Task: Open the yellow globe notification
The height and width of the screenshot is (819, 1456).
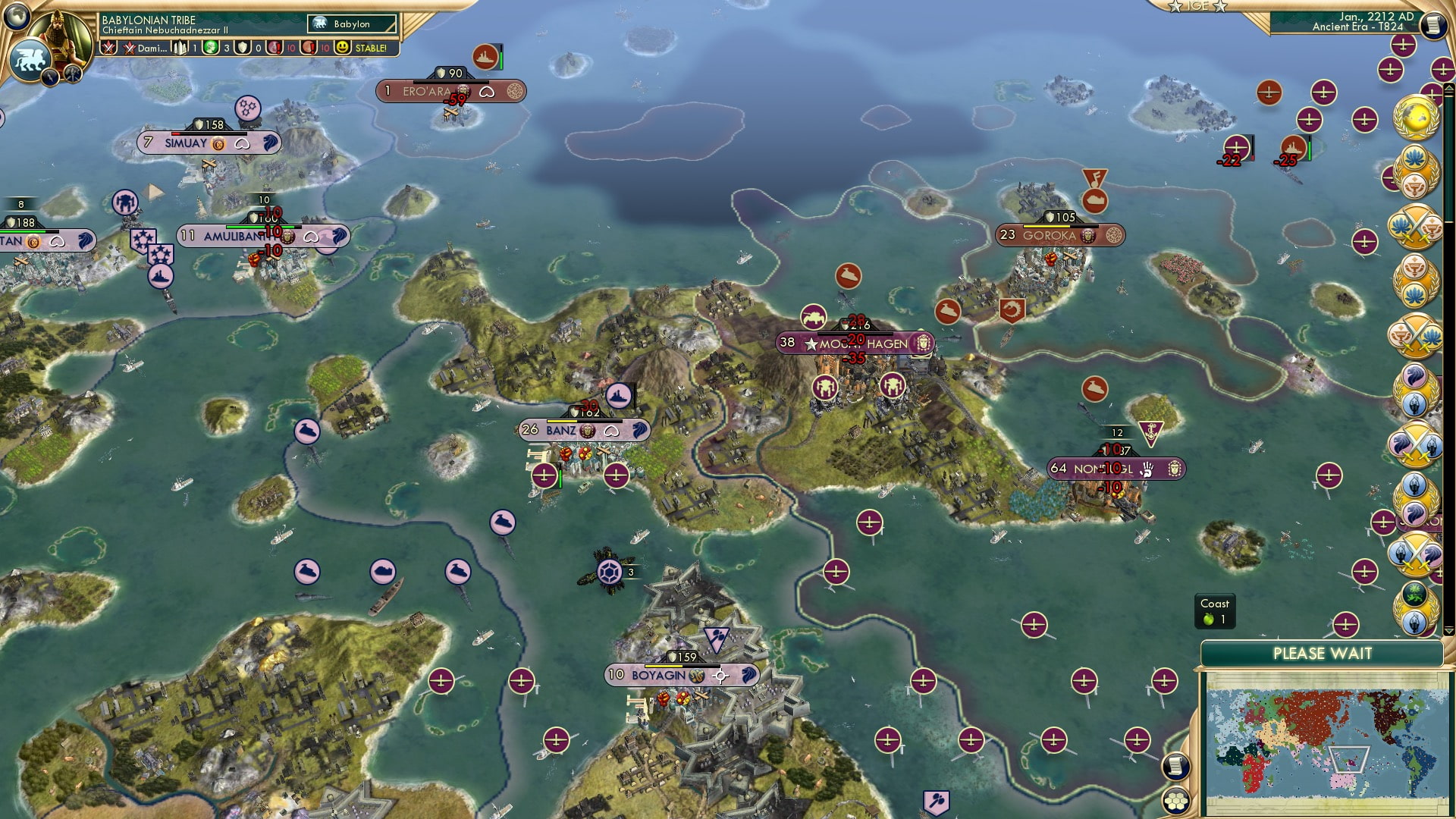Action: (x=1415, y=118)
